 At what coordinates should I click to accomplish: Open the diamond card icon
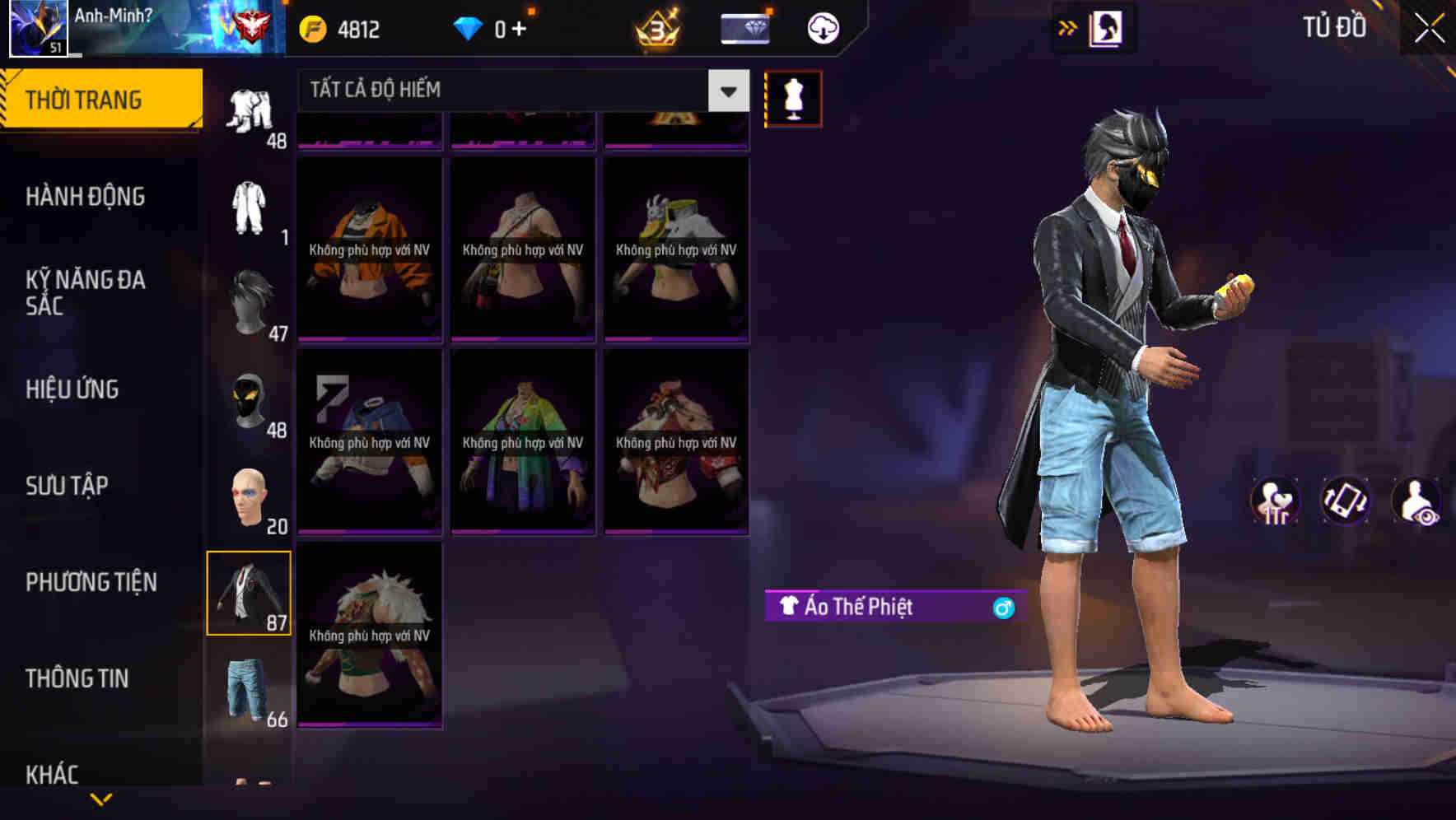744,27
